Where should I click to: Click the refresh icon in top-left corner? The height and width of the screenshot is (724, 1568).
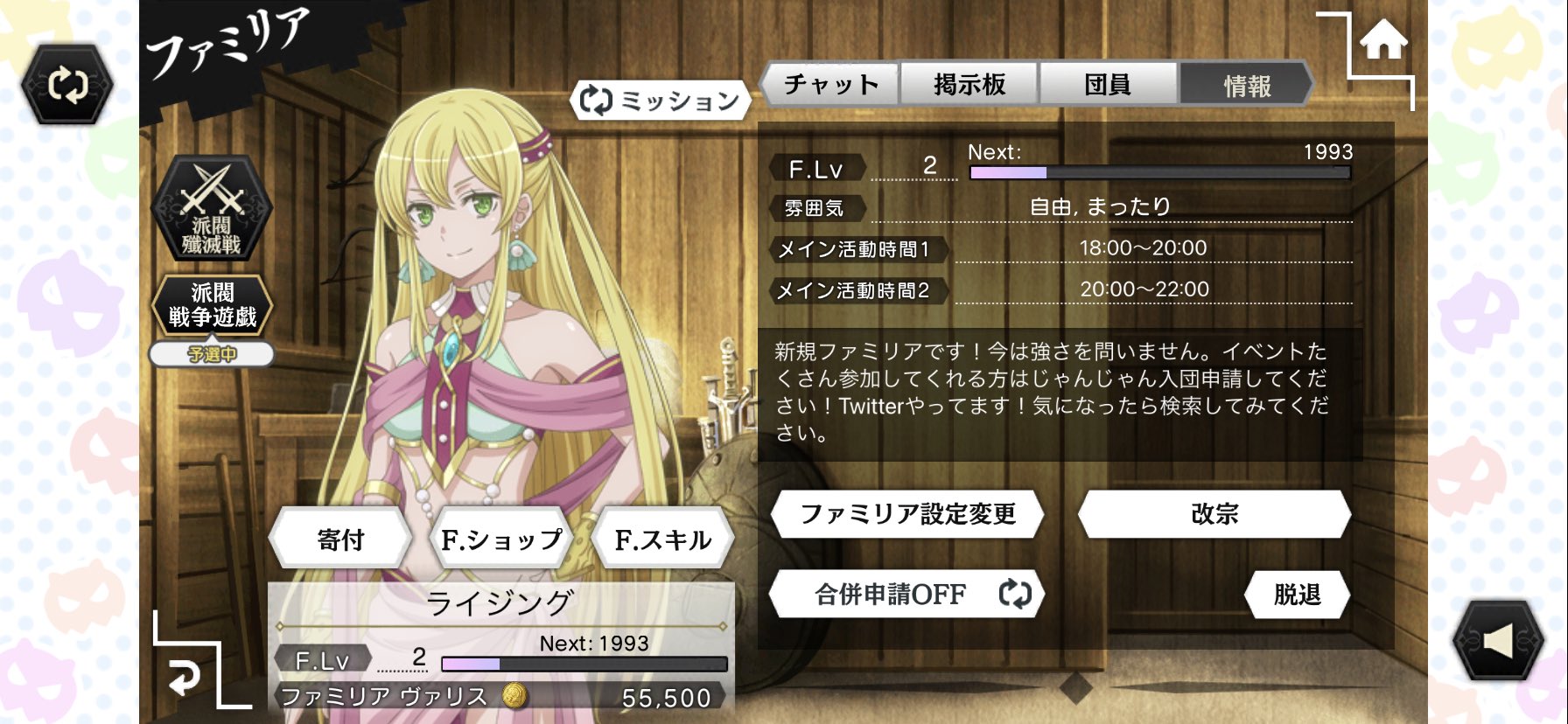[66, 83]
